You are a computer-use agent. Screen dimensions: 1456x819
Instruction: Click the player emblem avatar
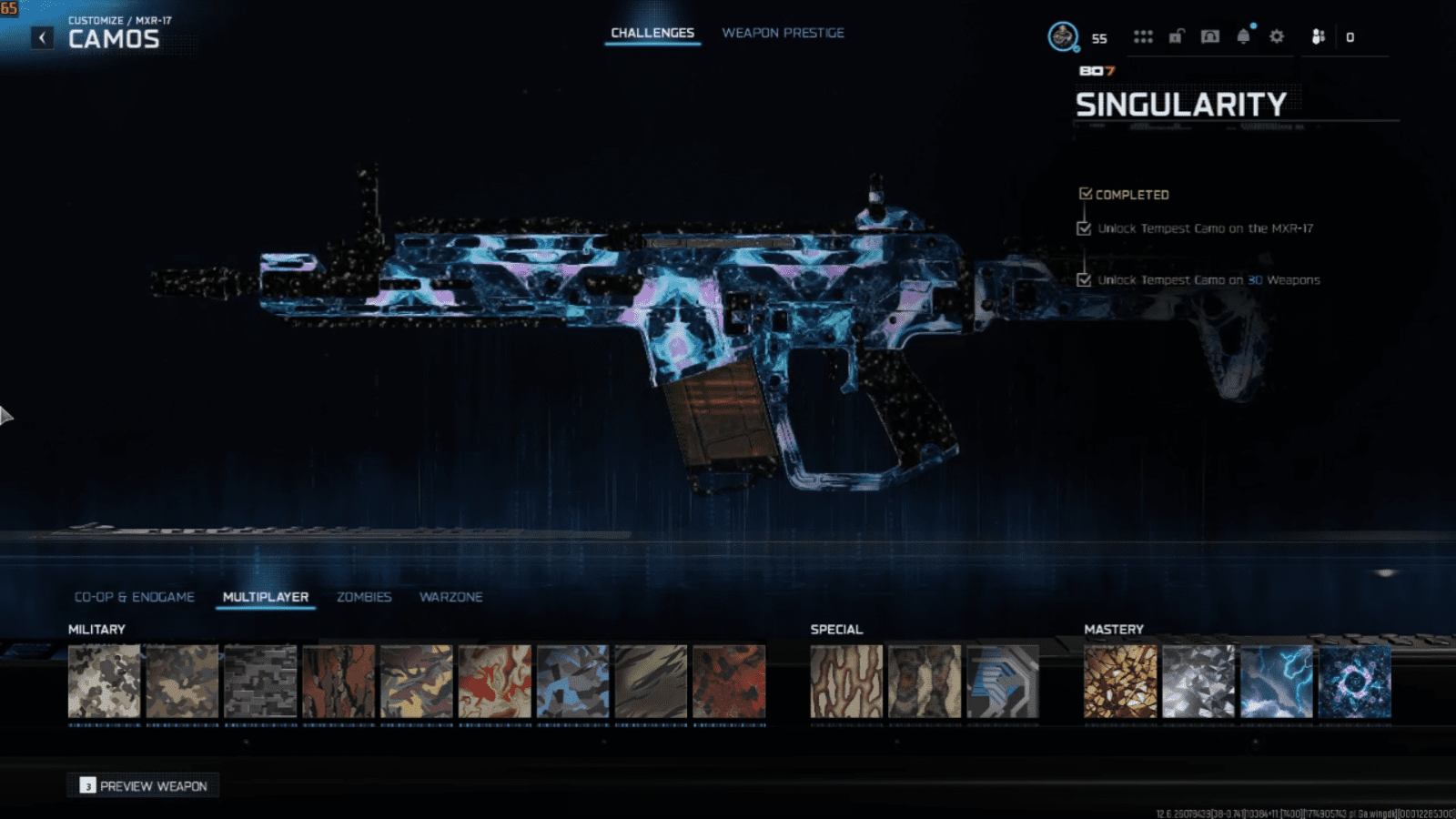pos(1061,36)
